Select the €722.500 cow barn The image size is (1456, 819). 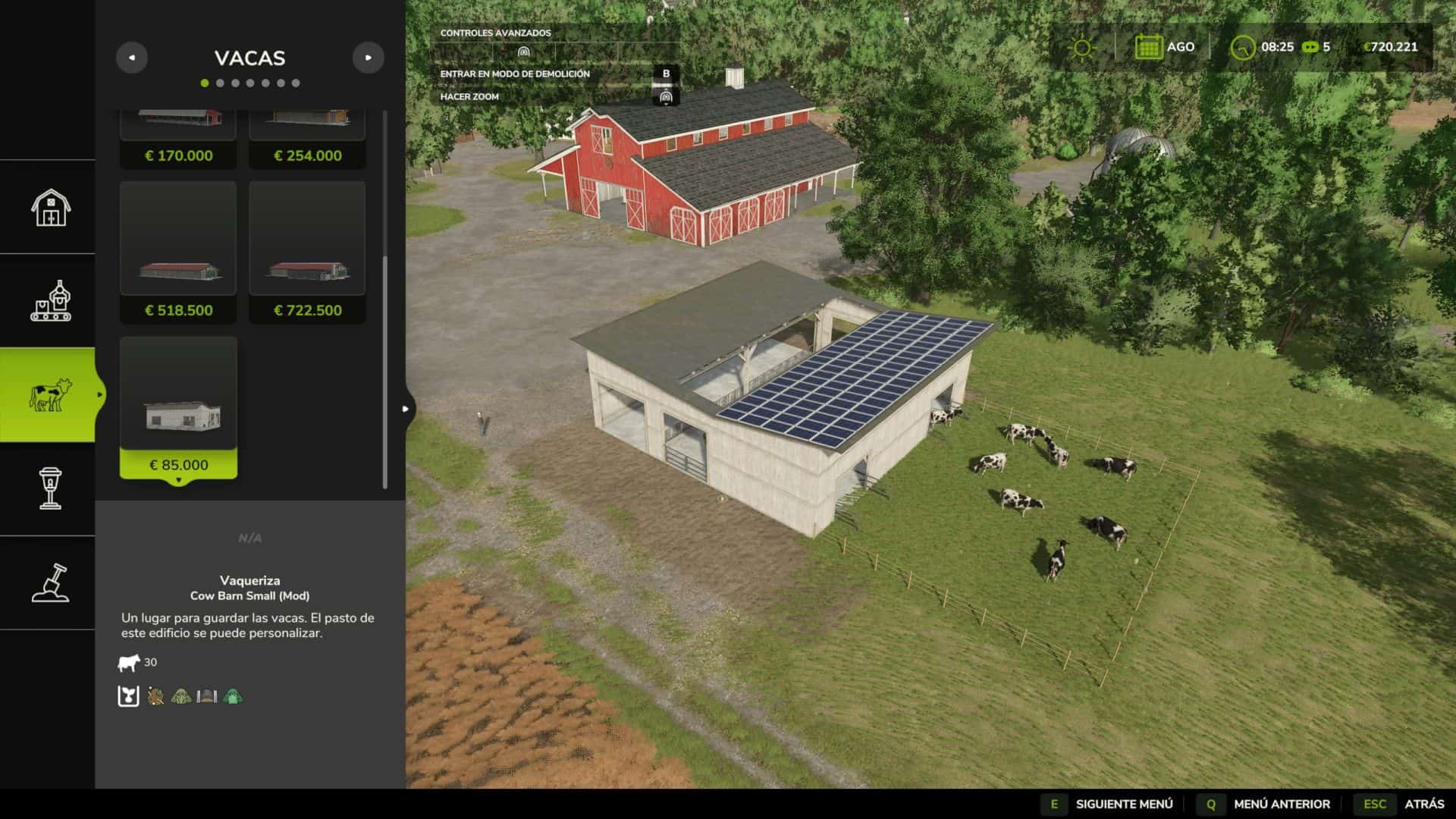point(307,252)
